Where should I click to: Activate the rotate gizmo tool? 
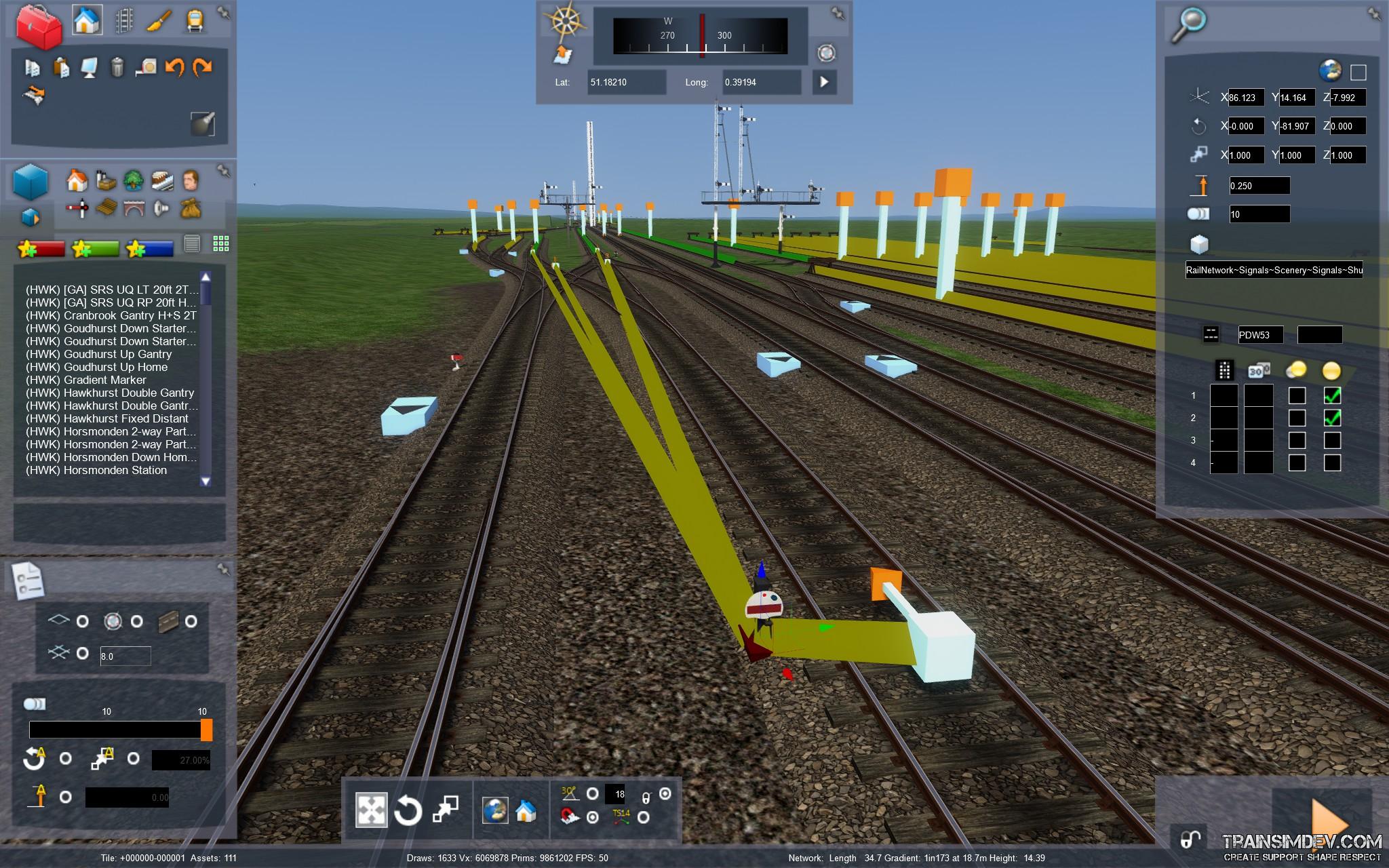pyautogui.click(x=408, y=810)
